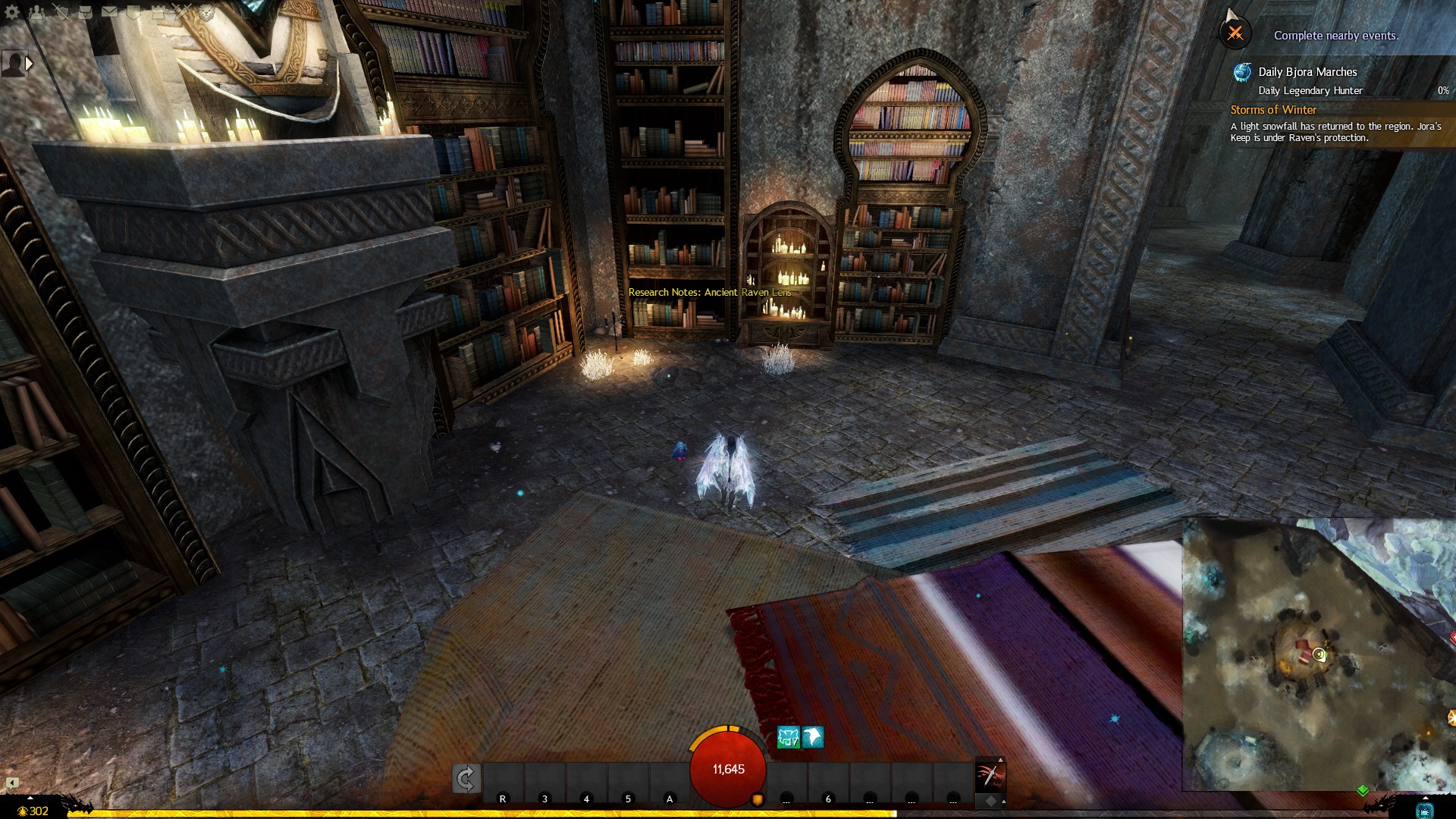Screen dimensions: 1456x819
Task: Open the hero panel sword-and-shield icon
Action: point(61,11)
